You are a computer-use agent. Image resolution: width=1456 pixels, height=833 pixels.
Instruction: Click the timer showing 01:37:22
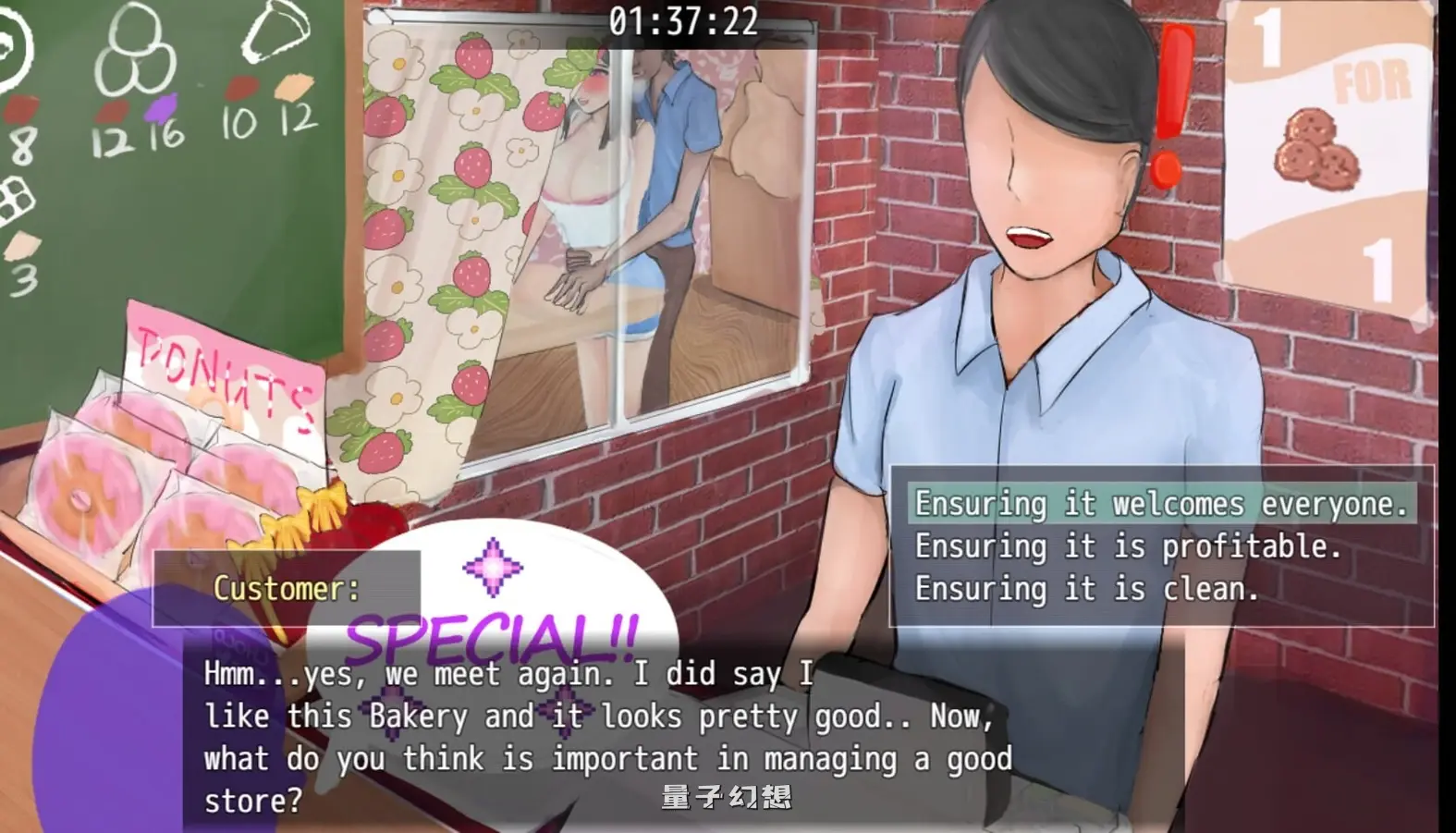click(x=684, y=23)
